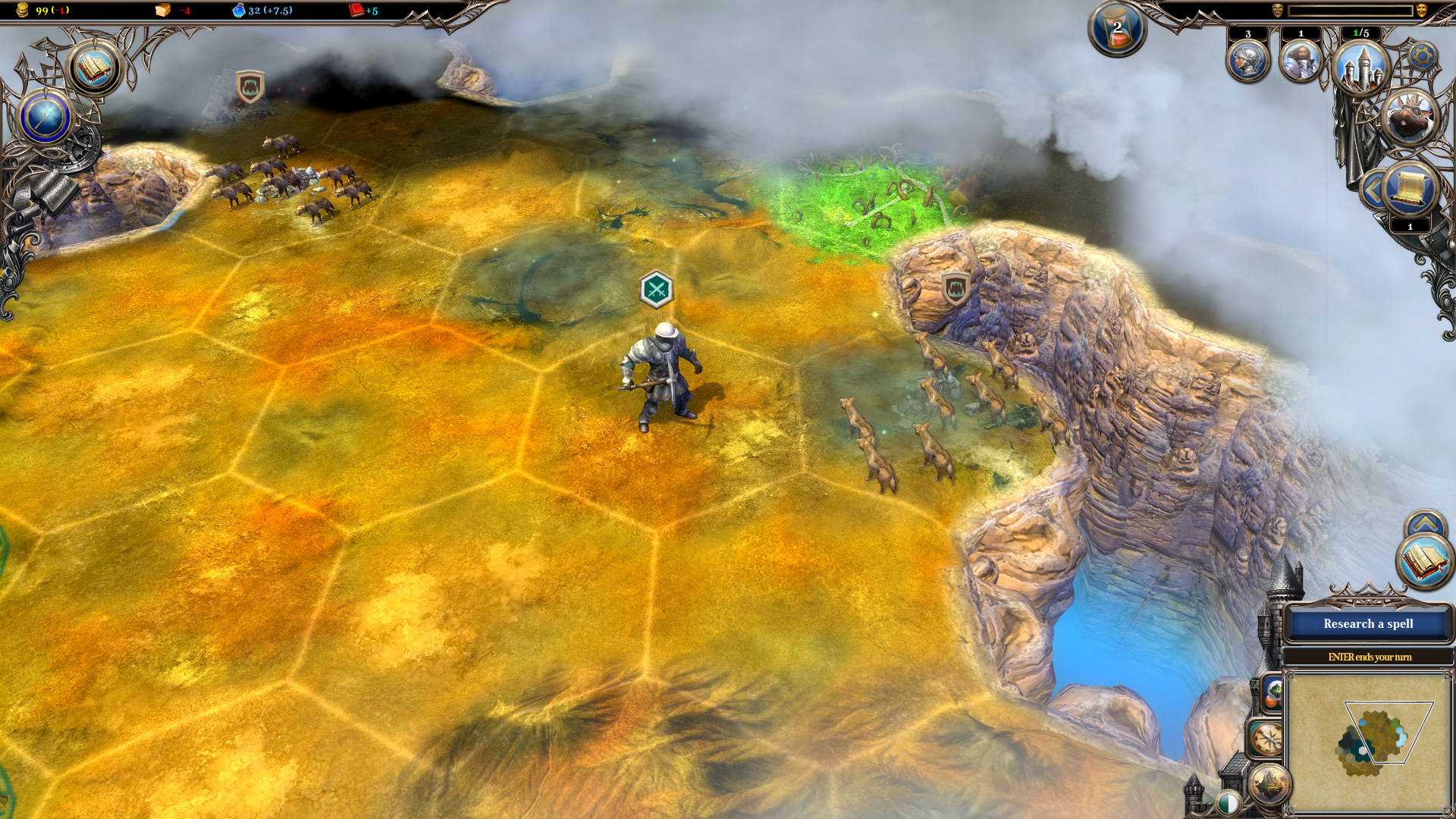Click the Research a spell button
This screenshot has height=819, width=1456.
point(1369,623)
